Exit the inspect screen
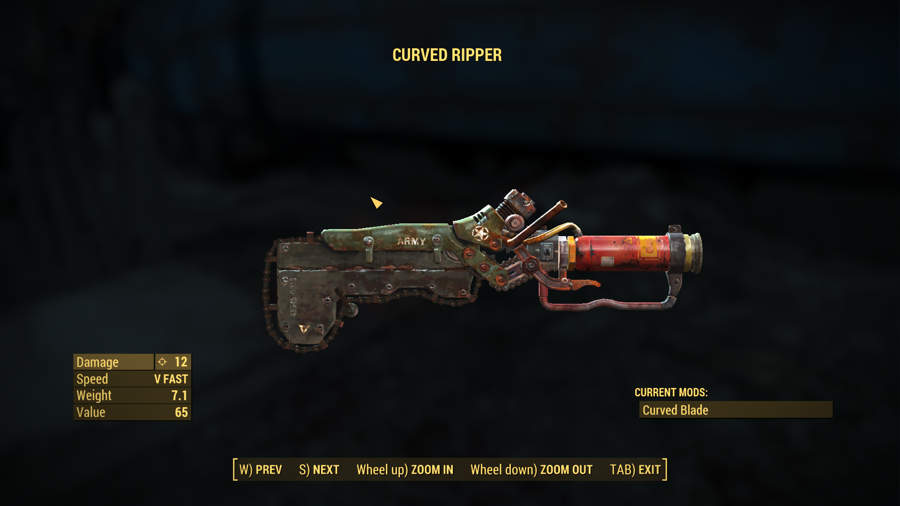 (635, 469)
